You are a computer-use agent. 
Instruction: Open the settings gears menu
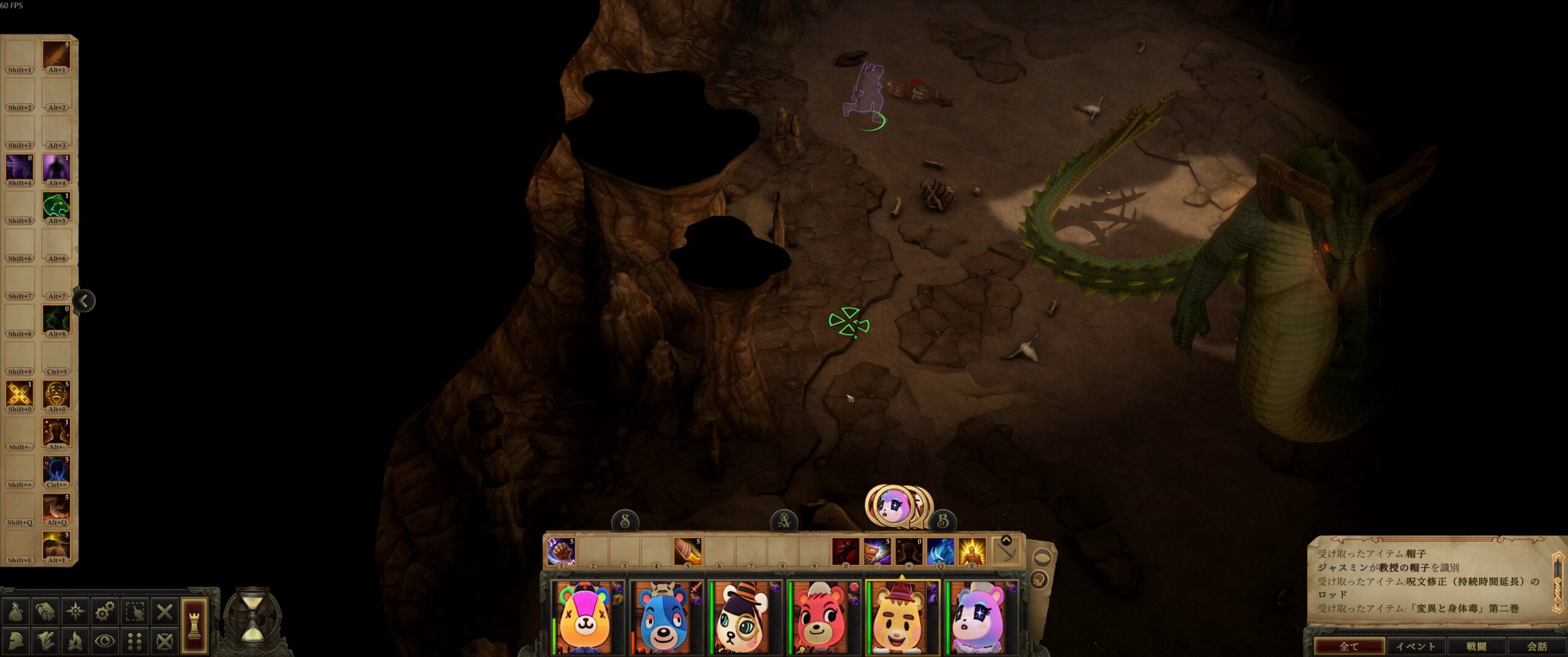[x=105, y=612]
